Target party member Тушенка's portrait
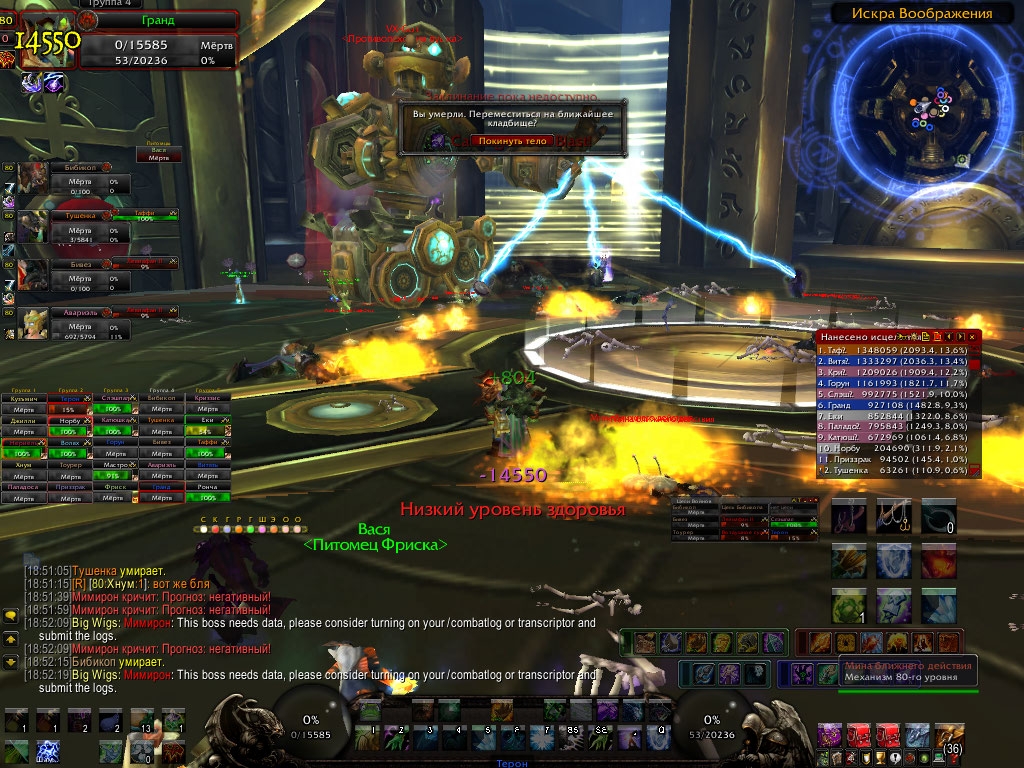1024x768 pixels. tap(32, 229)
